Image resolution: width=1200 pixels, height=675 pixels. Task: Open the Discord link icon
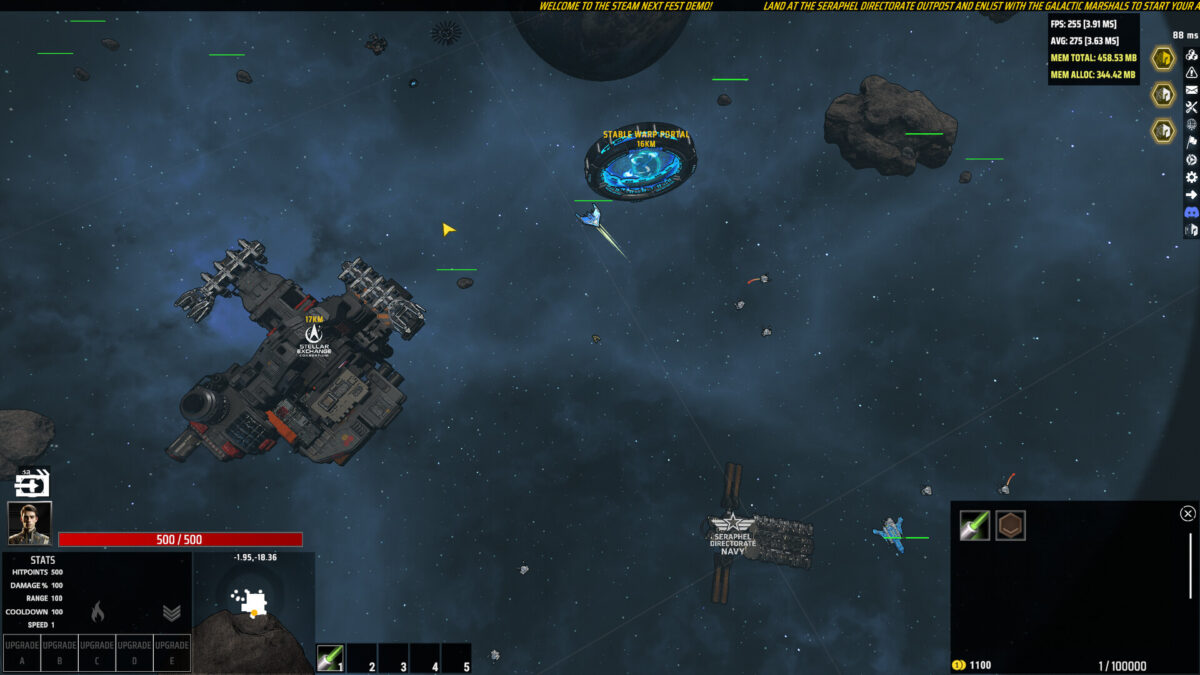(x=1191, y=213)
